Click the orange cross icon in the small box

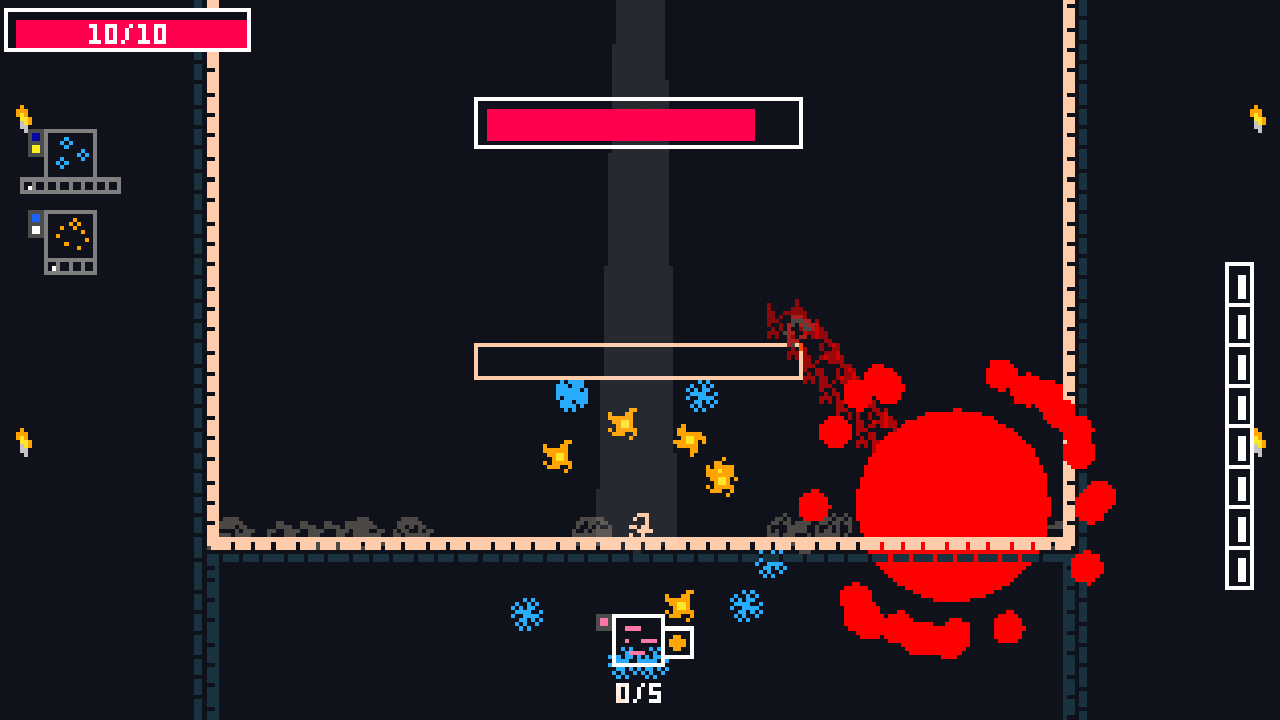tap(678, 641)
